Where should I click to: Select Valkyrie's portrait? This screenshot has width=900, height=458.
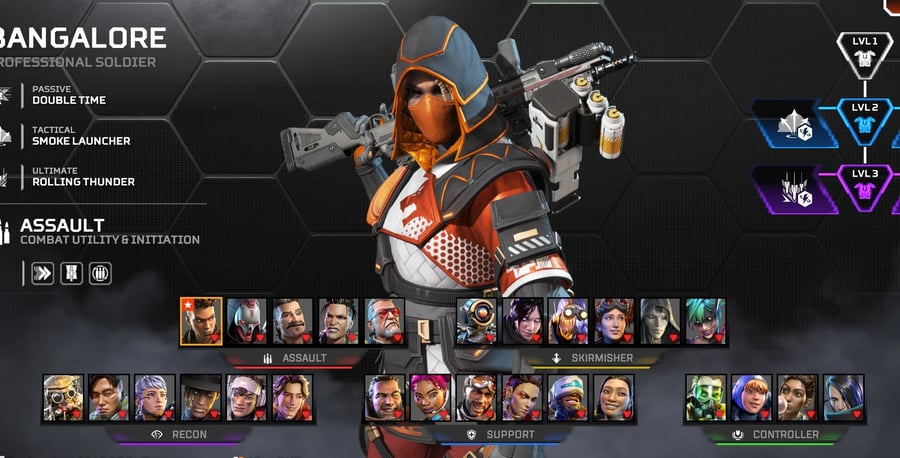point(155,397)
